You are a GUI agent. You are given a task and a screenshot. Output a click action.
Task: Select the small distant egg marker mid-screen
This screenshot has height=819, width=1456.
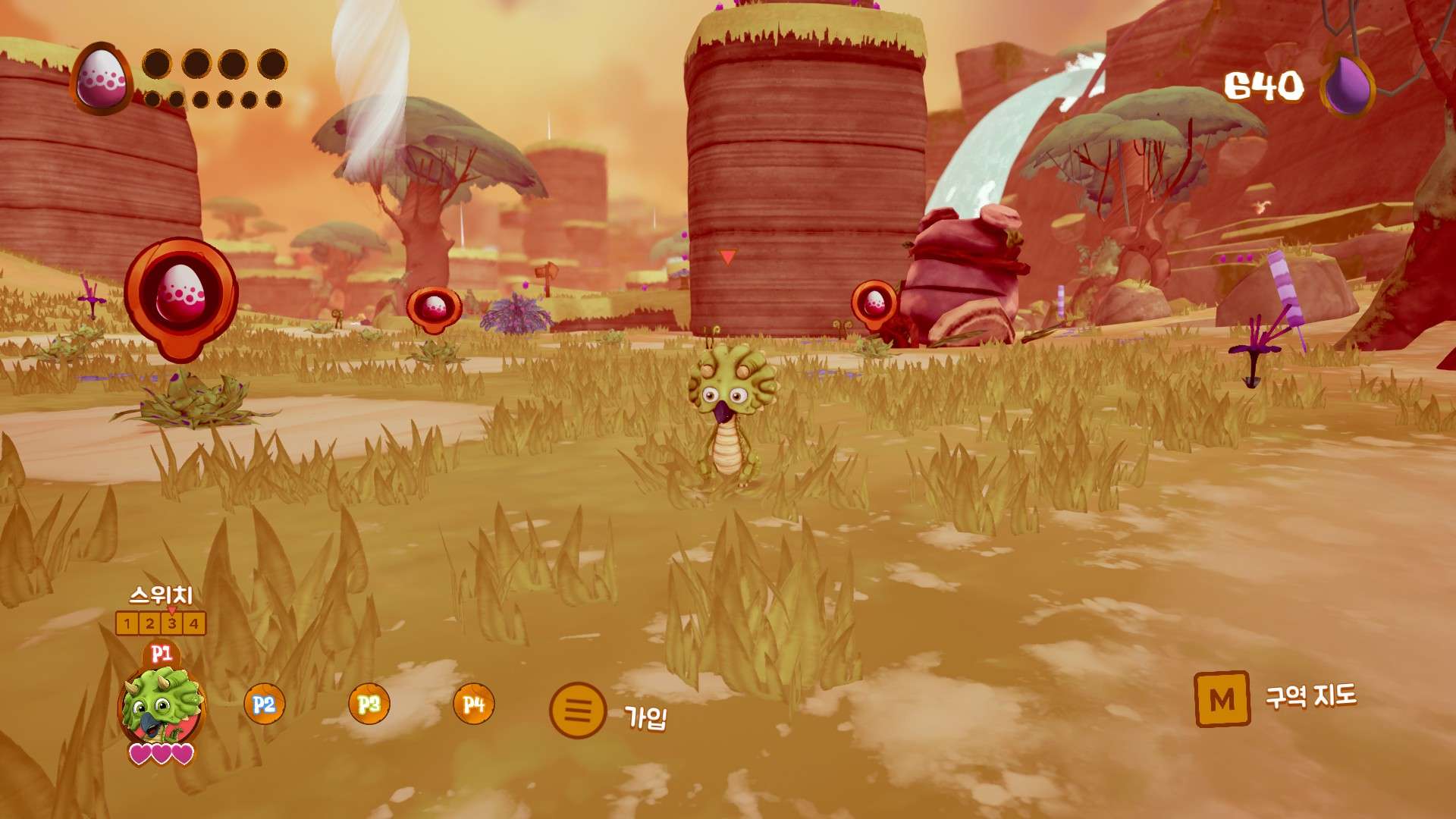[x=432, y=306]
